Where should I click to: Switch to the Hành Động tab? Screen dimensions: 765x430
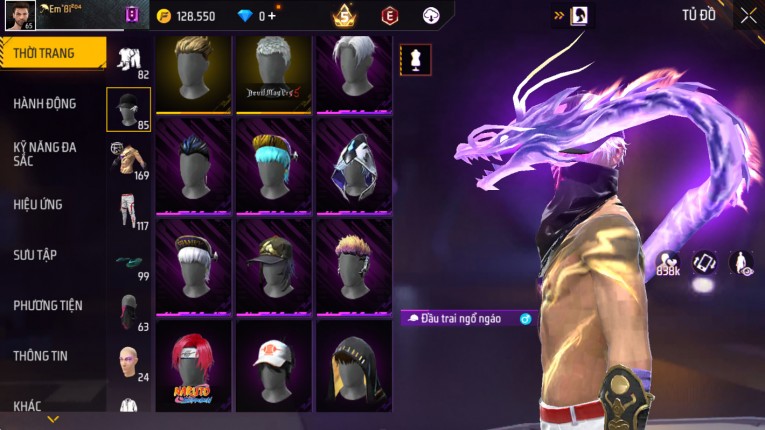tap(45, 103)
